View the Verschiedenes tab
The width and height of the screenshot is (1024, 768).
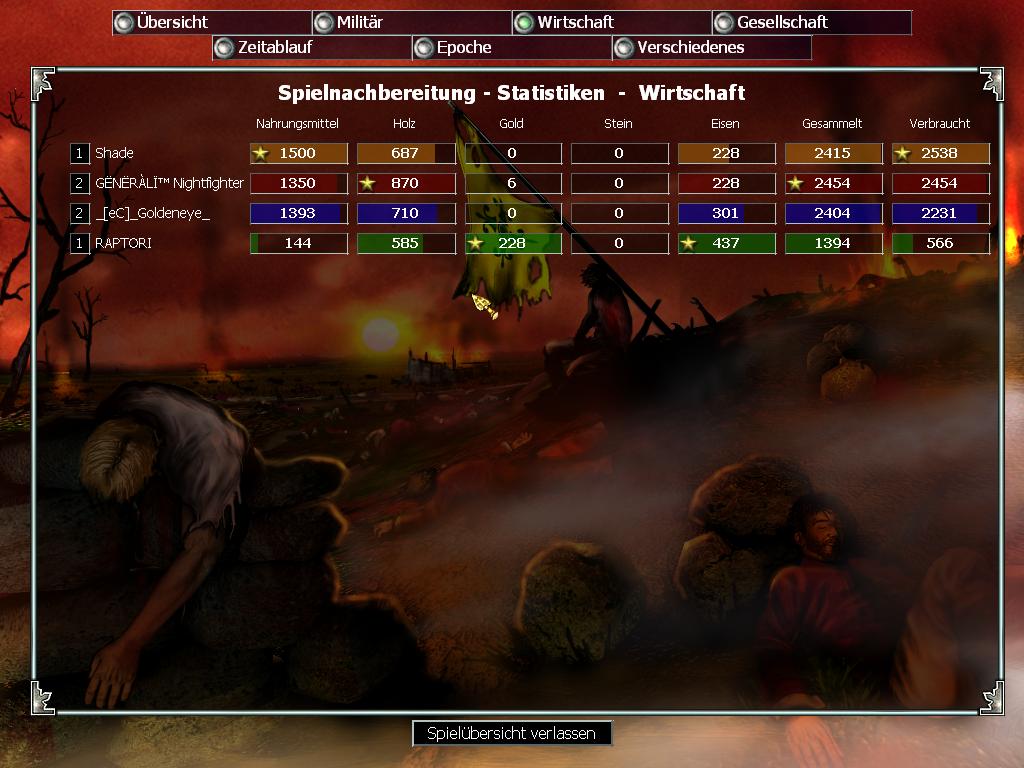point(711,47)
